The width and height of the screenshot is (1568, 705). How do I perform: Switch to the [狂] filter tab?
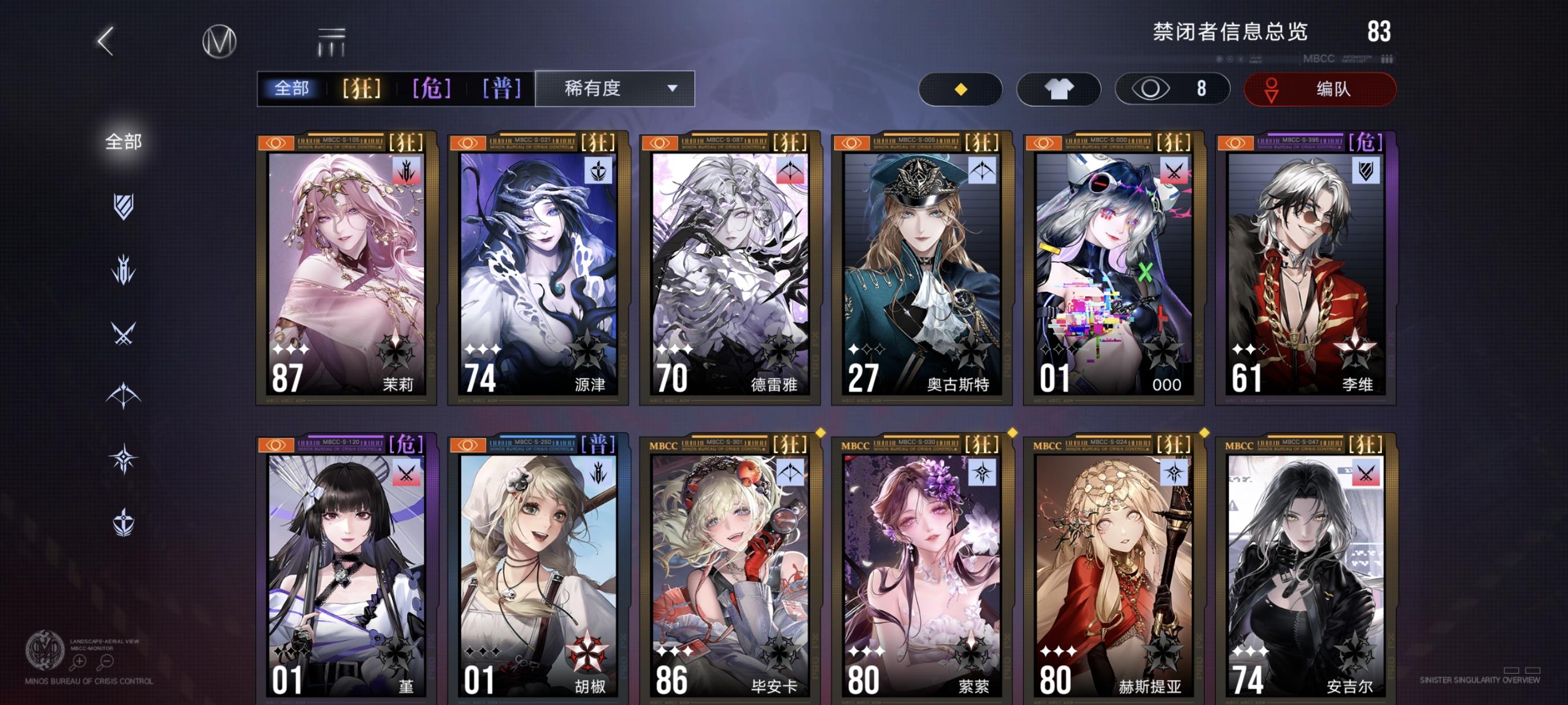coord(360,88)
